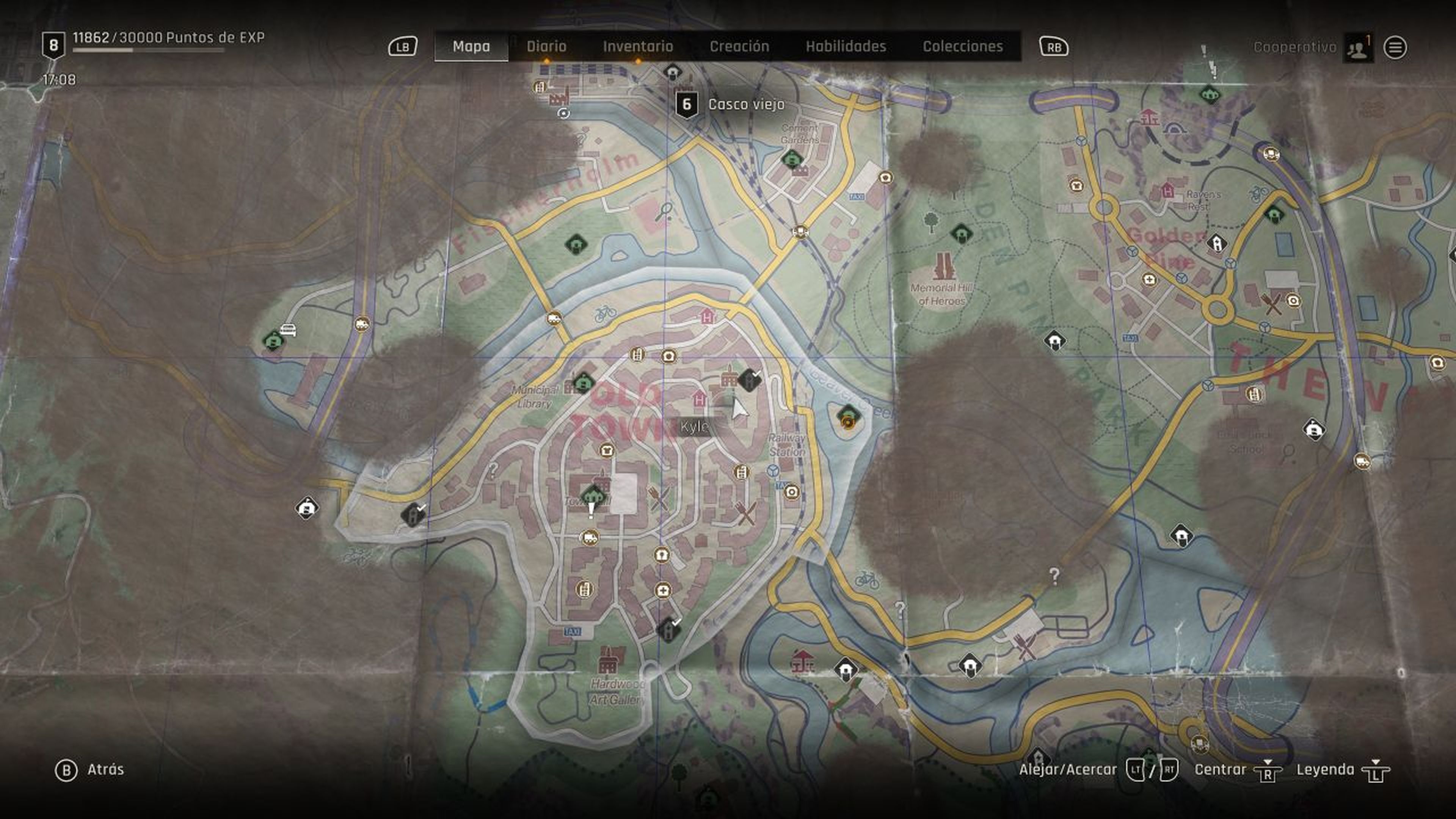Click the Town Hall exclamation quest marker
Image resolution: width=1456 pixels, height=819 pixels.
[591, 510]
